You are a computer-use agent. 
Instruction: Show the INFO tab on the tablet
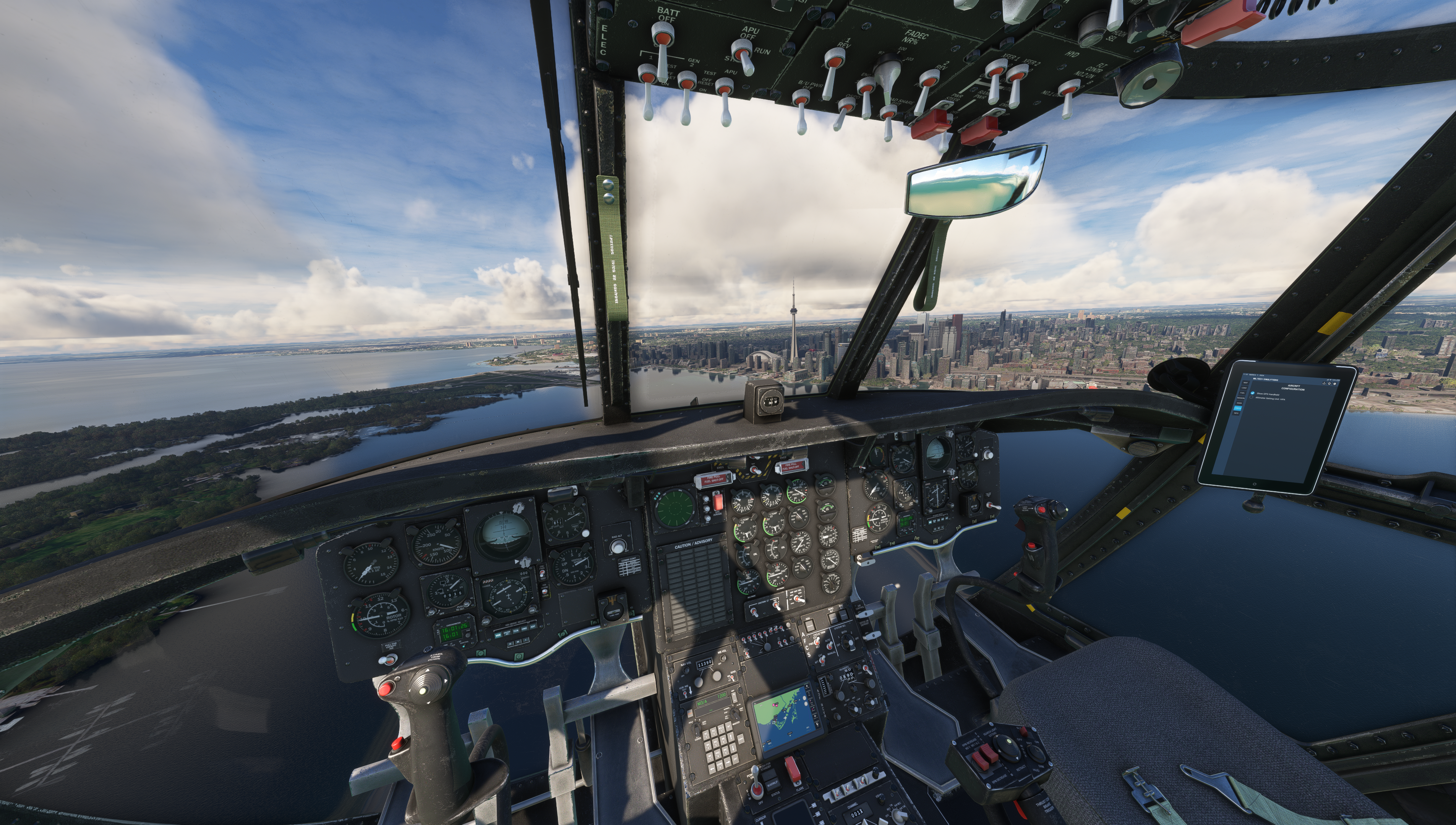tap(1236, 414)
